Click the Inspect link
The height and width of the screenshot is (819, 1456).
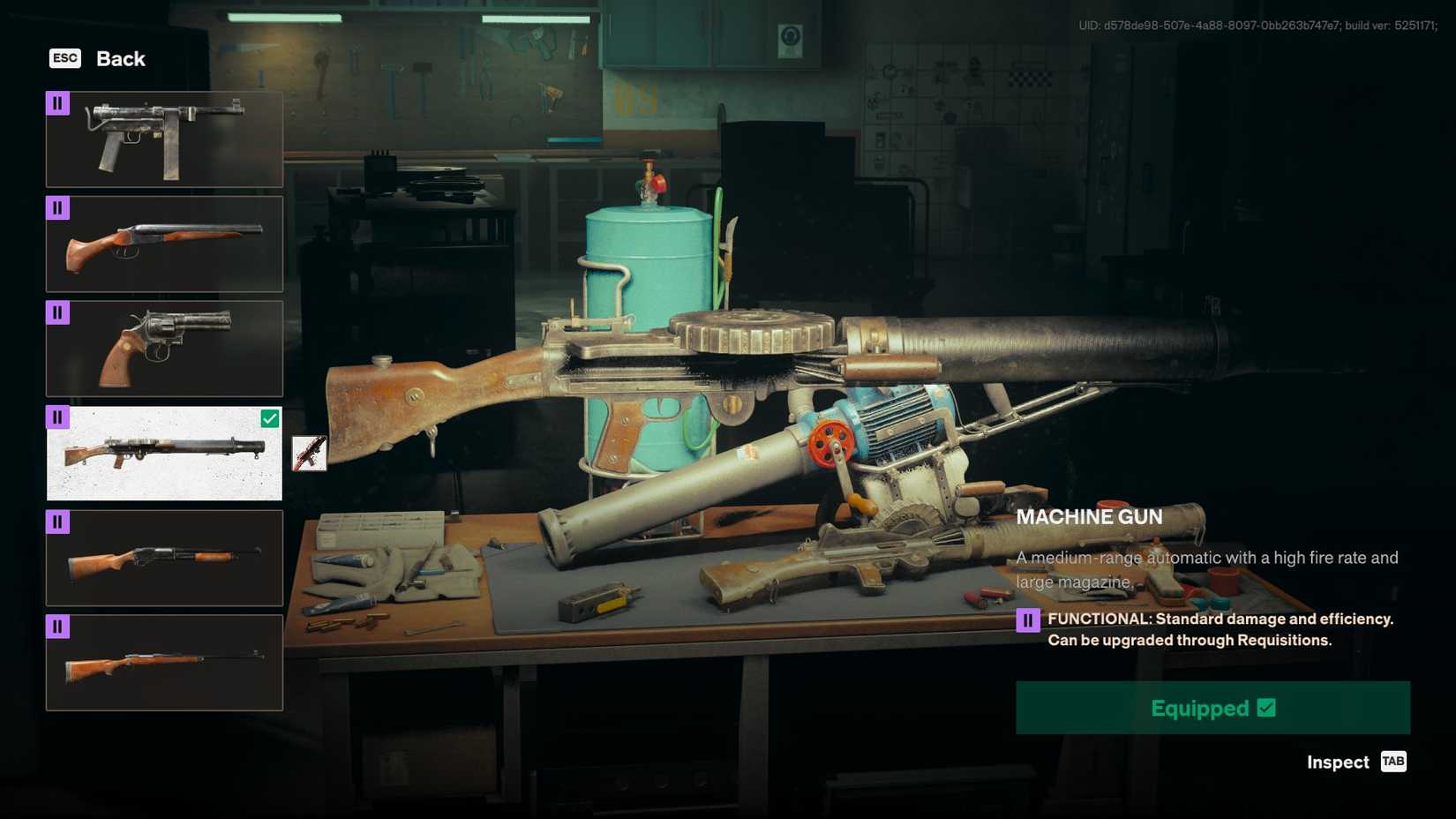pos(1337,762)
